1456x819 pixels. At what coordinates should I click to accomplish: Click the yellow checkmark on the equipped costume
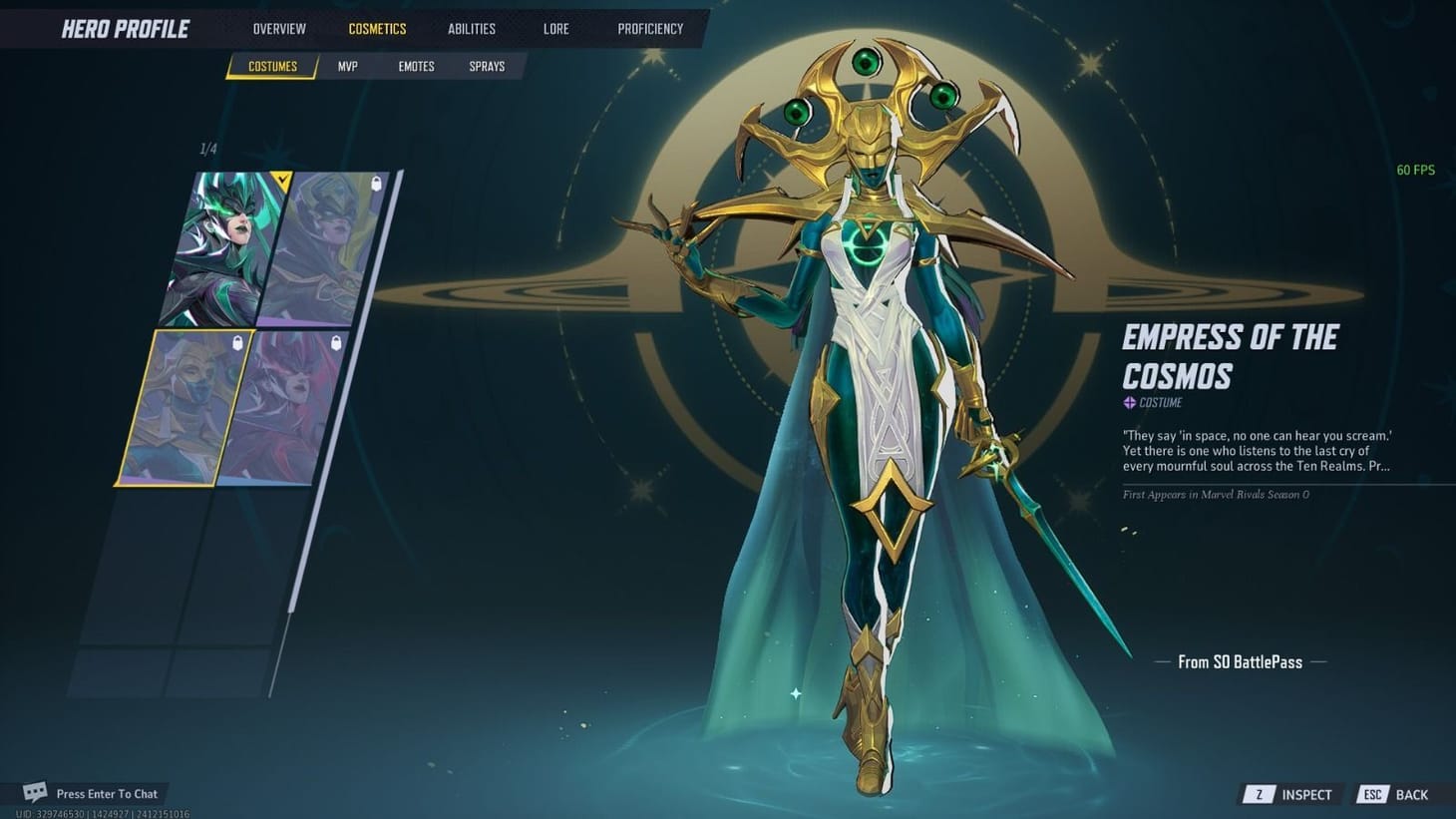pyautogui.click(x=281, y=179)
